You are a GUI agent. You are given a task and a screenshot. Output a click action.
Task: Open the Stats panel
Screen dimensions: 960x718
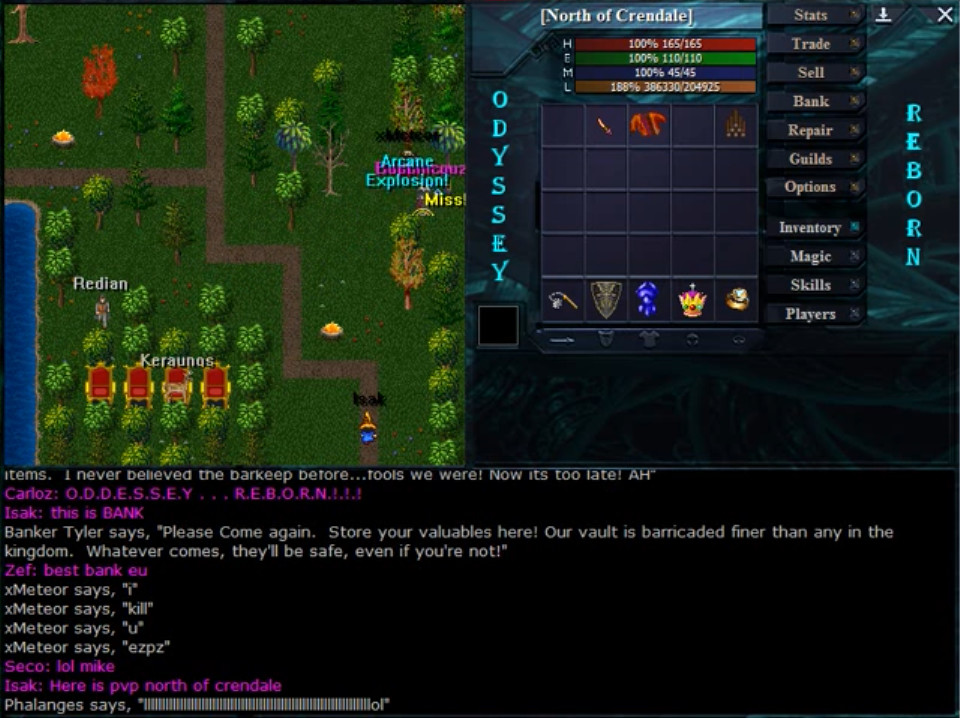pyautogui.click(x=812, y=15)
